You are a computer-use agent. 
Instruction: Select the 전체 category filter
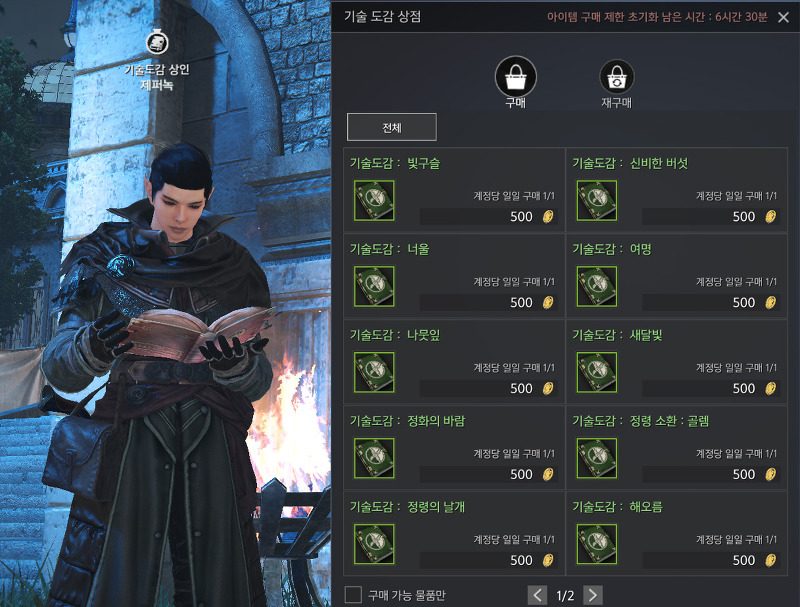pyautogui.click(x=392, y=127)
